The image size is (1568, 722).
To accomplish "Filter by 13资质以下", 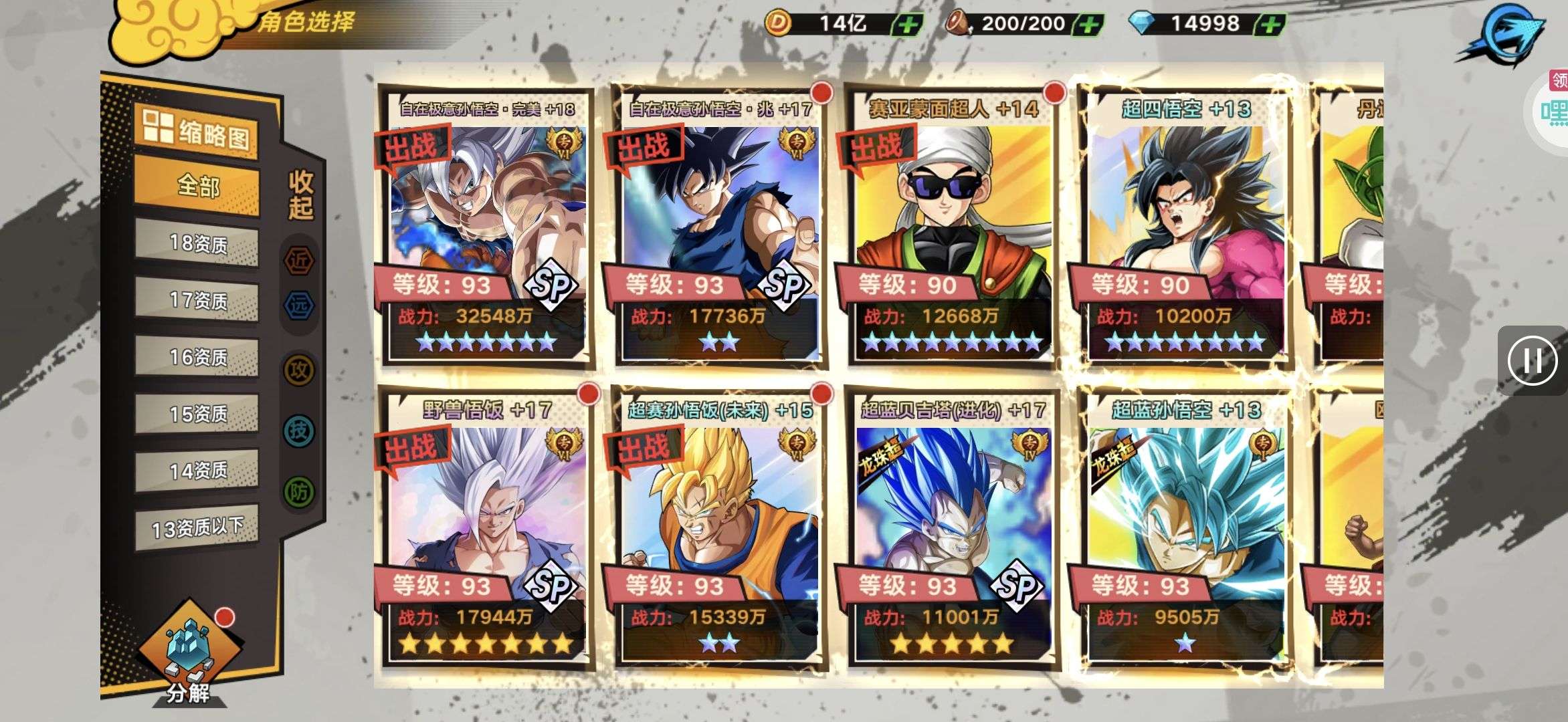I will point(197,528).
